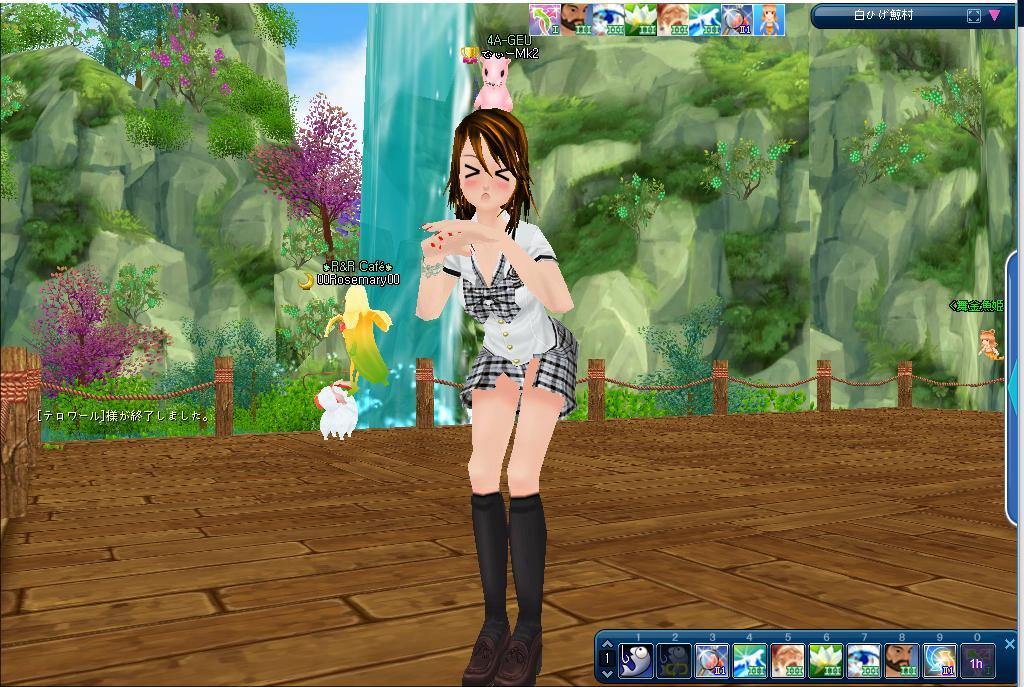
Task: Switch hotbar page with the down arrow
Action: tap(606, 673)
